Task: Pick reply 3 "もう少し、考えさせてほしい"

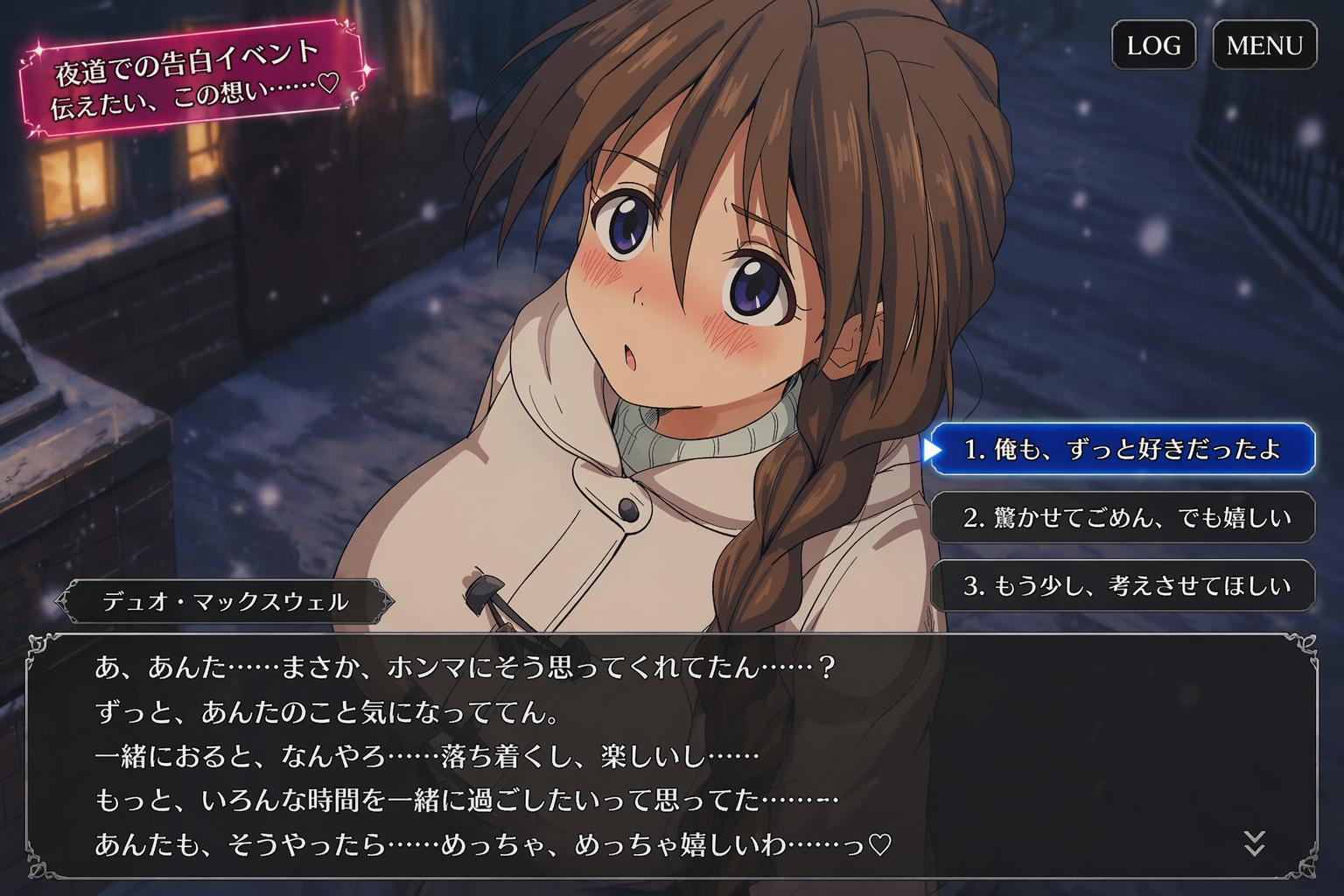Action: coord(1123,585)
